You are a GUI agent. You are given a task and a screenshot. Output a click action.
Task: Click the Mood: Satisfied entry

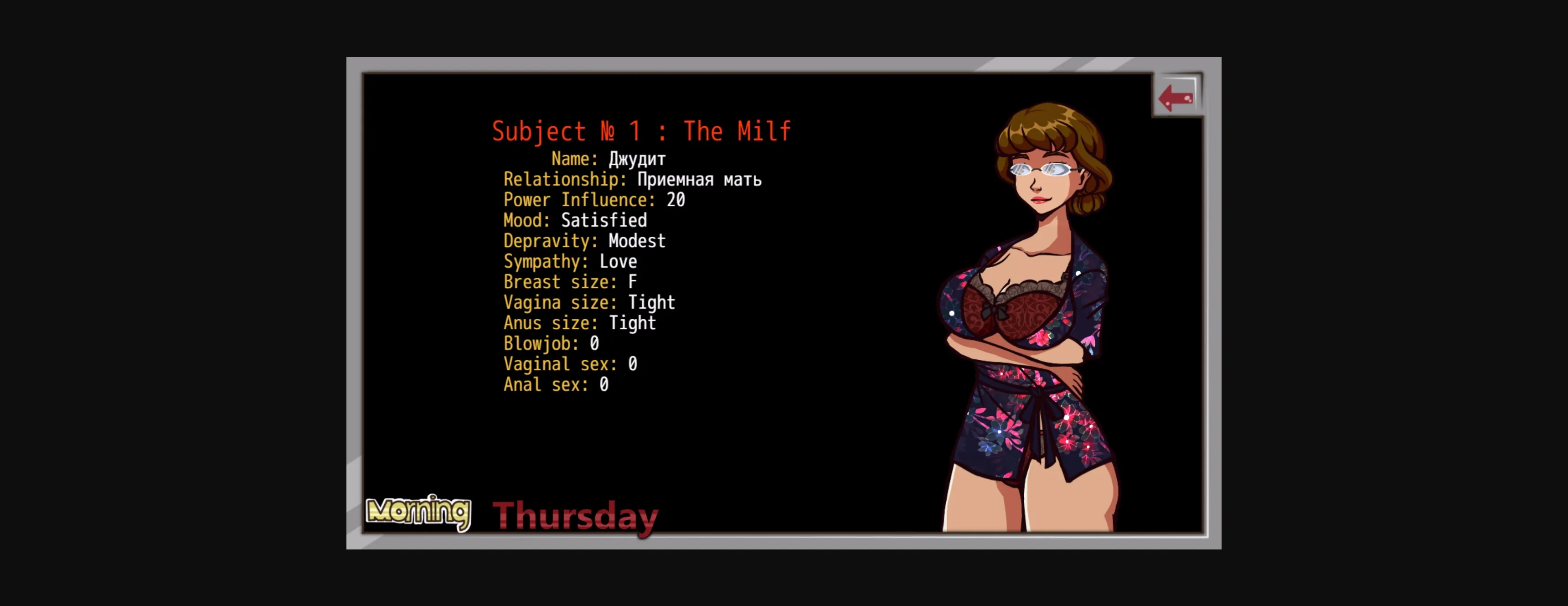coord(575,221)
